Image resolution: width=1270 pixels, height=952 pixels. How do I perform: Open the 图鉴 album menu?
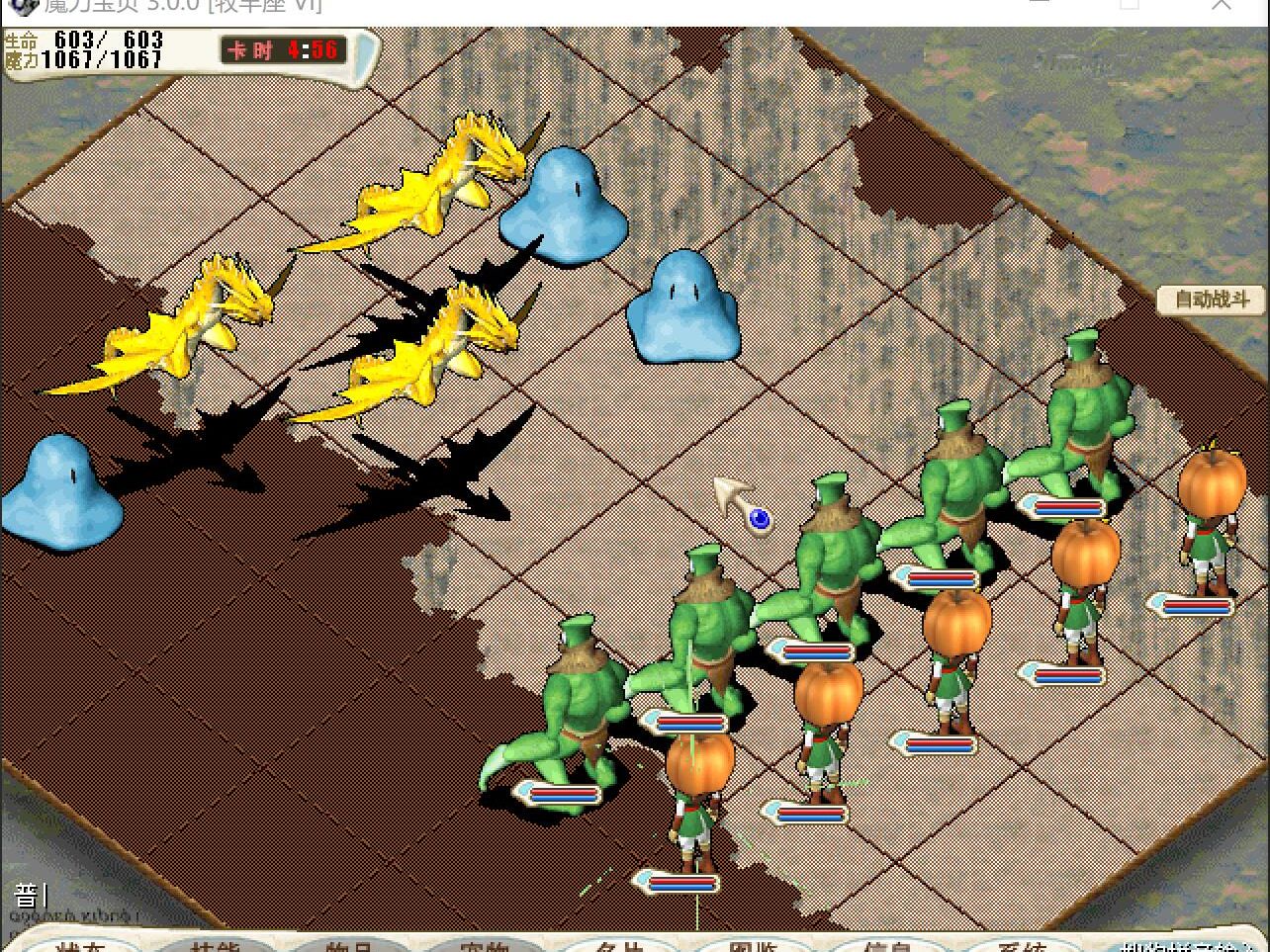tap(753, 943)
